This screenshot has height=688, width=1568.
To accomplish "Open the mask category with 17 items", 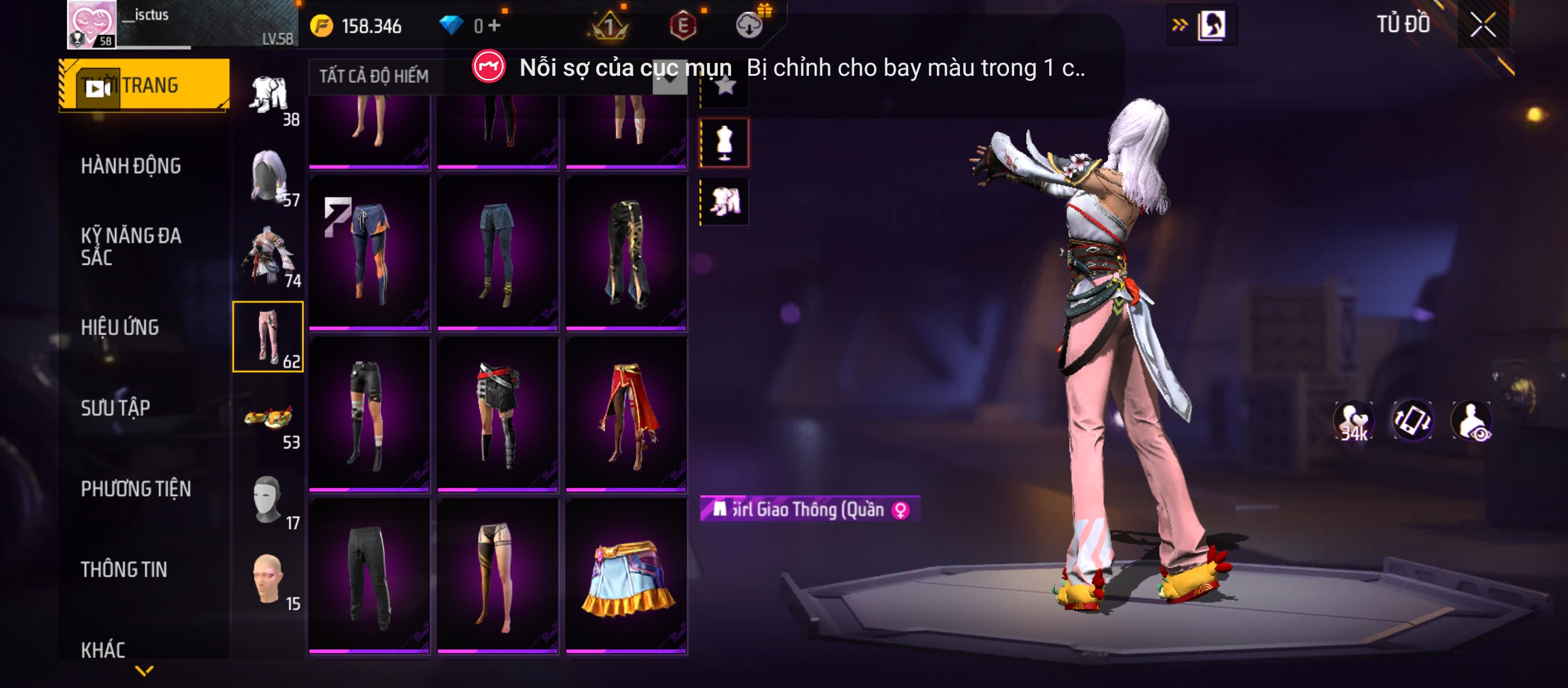I will [x=269, y=500].
